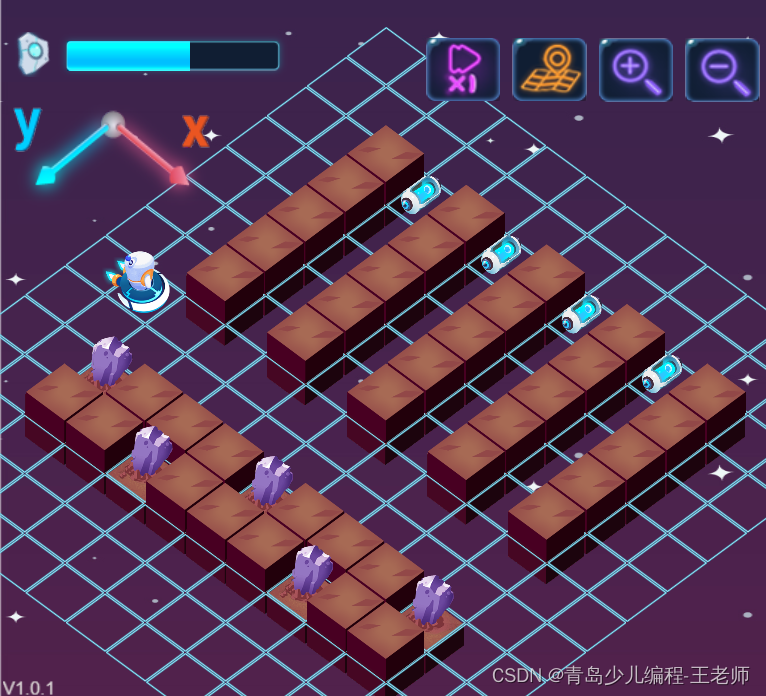The width and height of the screenshot is (766, 696).
Task: Toggle the x1 playback speed button
Action: pyautogui.click(x=462, y=69)
